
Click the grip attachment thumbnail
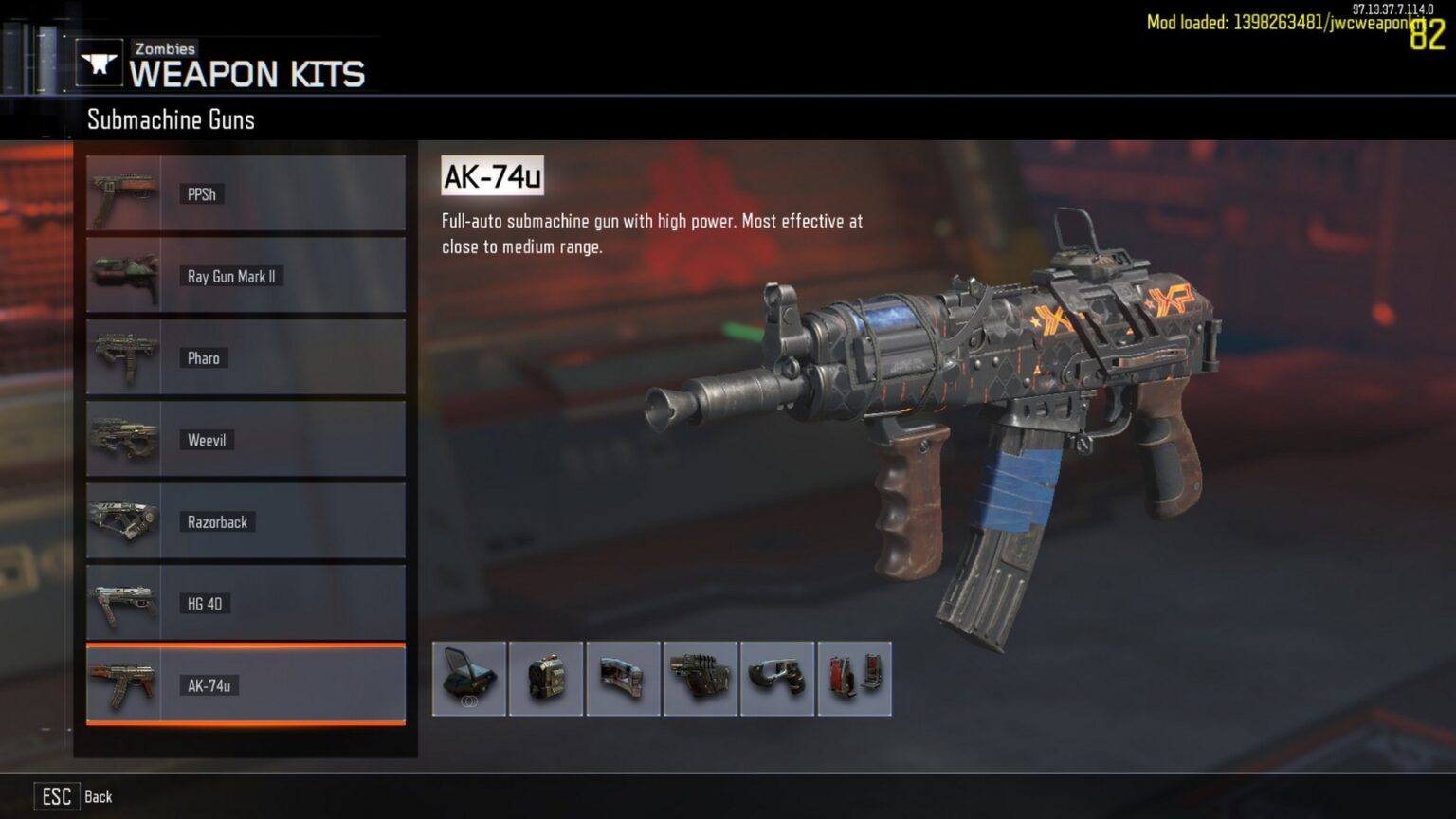[776, 679]
